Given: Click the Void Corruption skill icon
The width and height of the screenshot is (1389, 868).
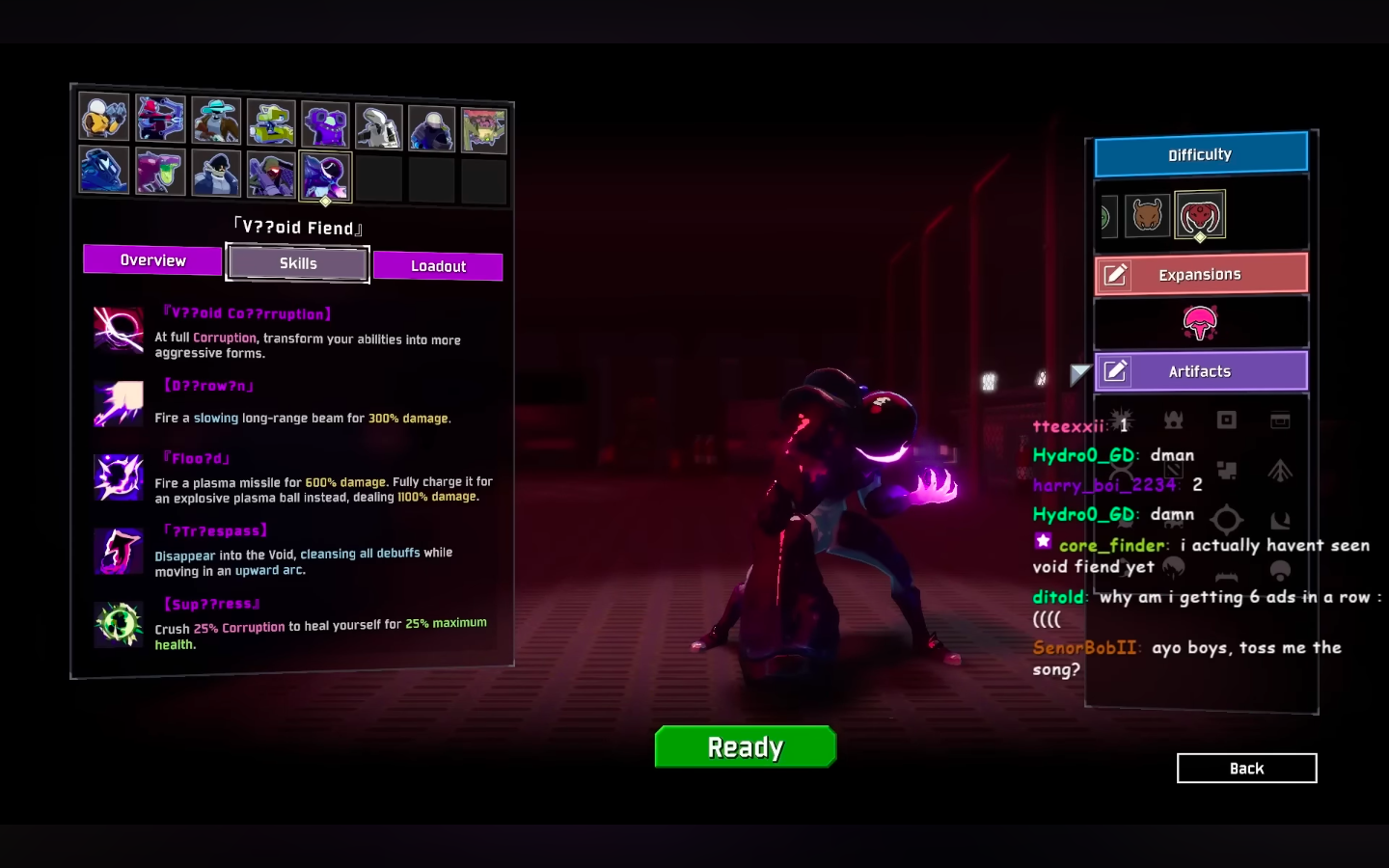Looking at the screenshot, I should [118, 331].
